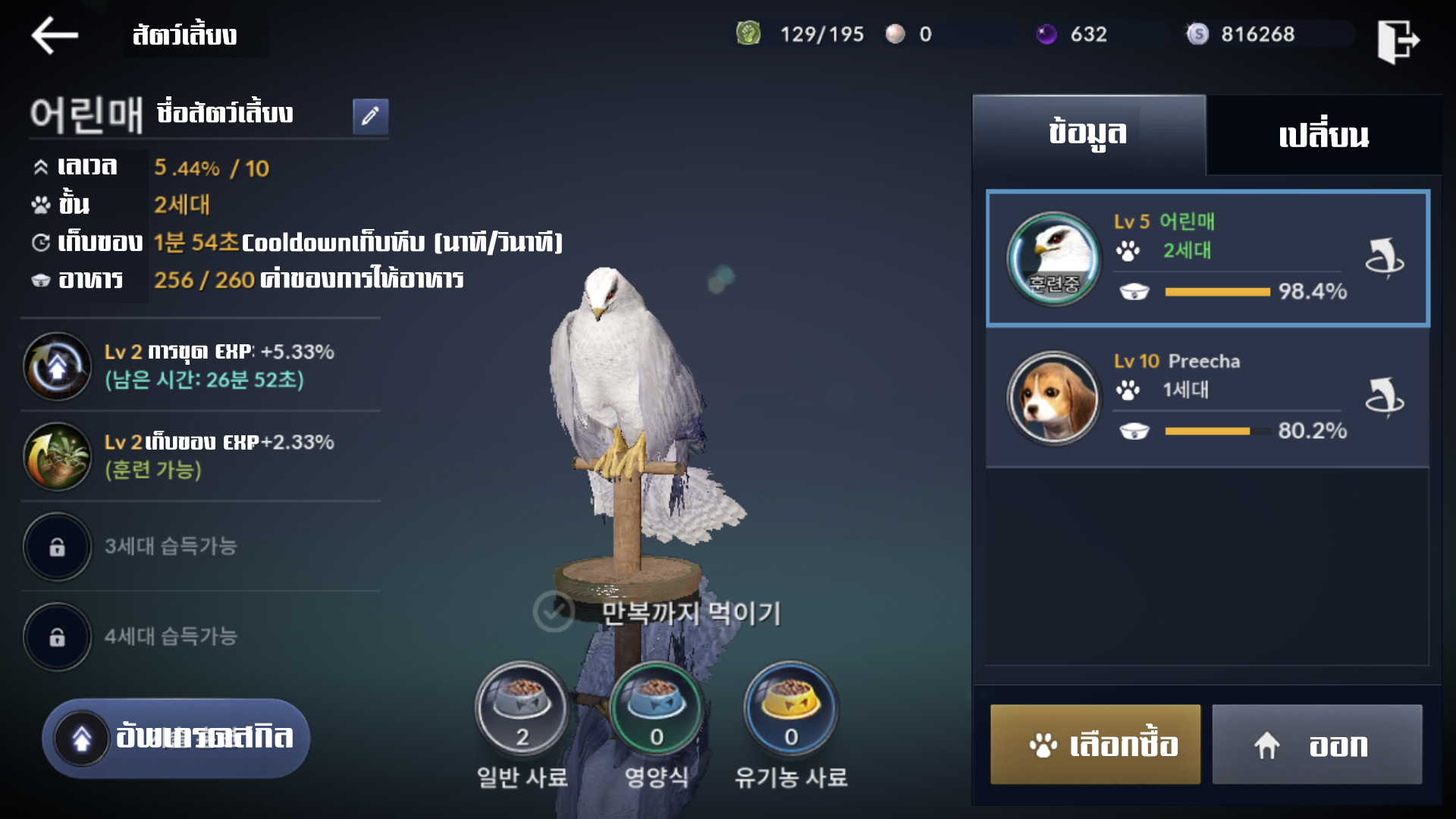Open the เปลี่ยน exchange tab
This screenshot has height=819, width=1456.
coord(1323,136)
